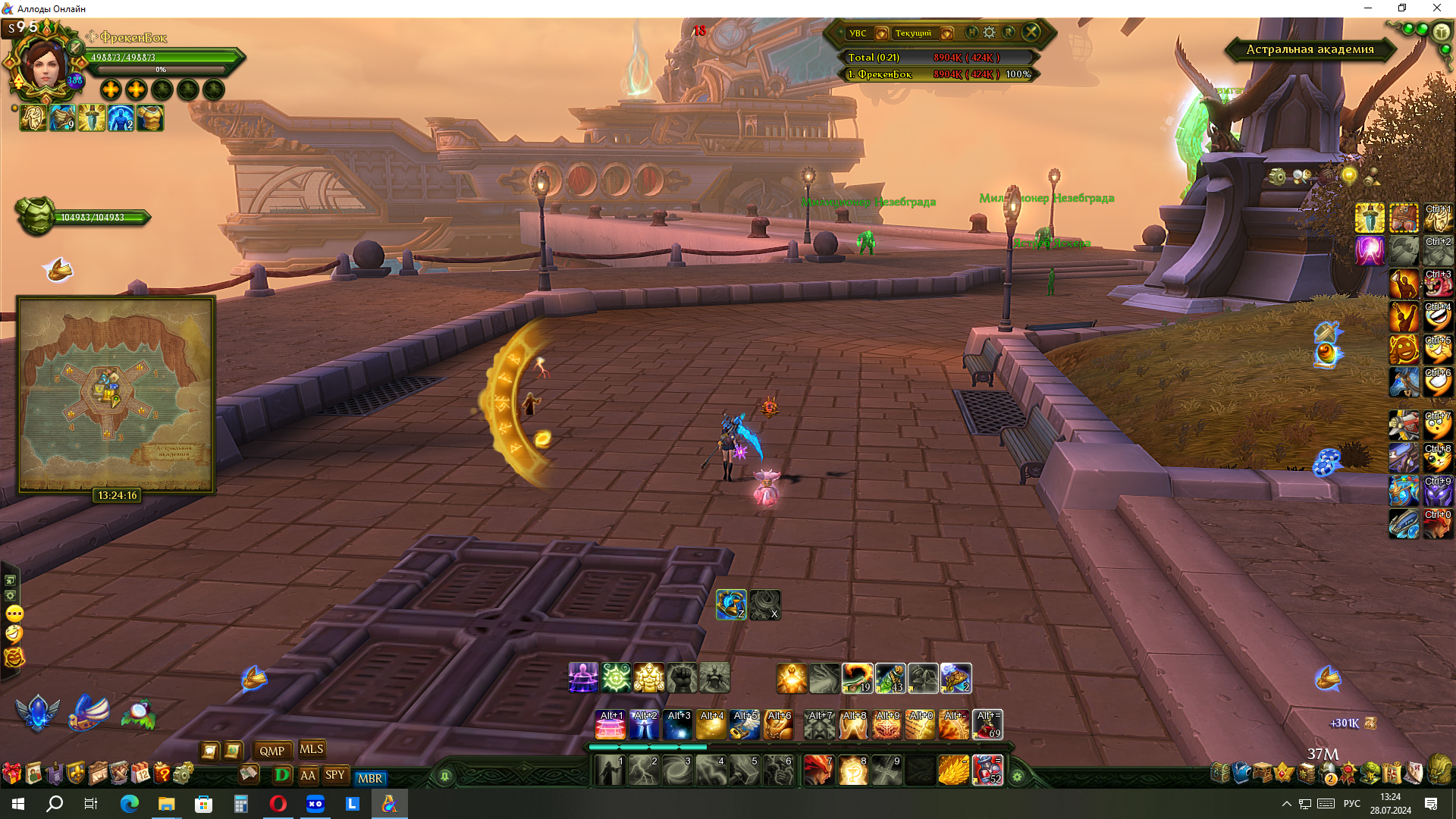Screen dimensions: 1456x819
Task: Open the damage meter gear settings
Action: 990,33
